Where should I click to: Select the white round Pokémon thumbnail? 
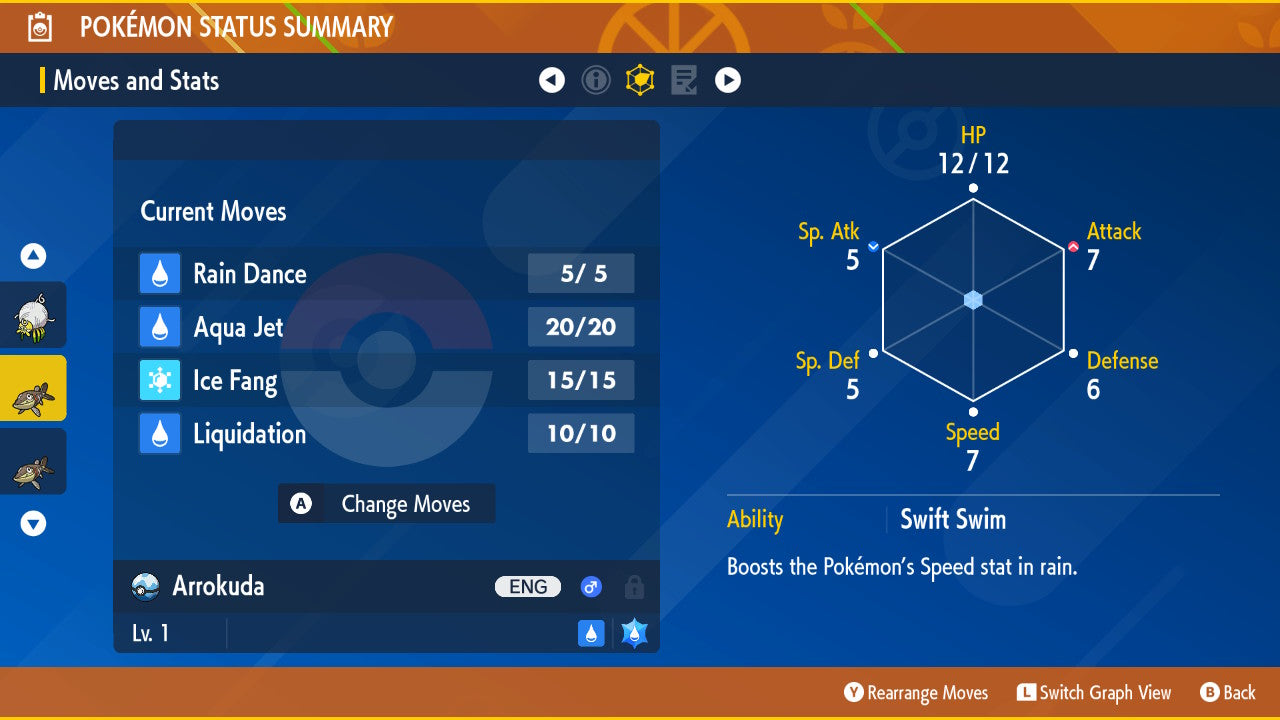coord(33,315)
